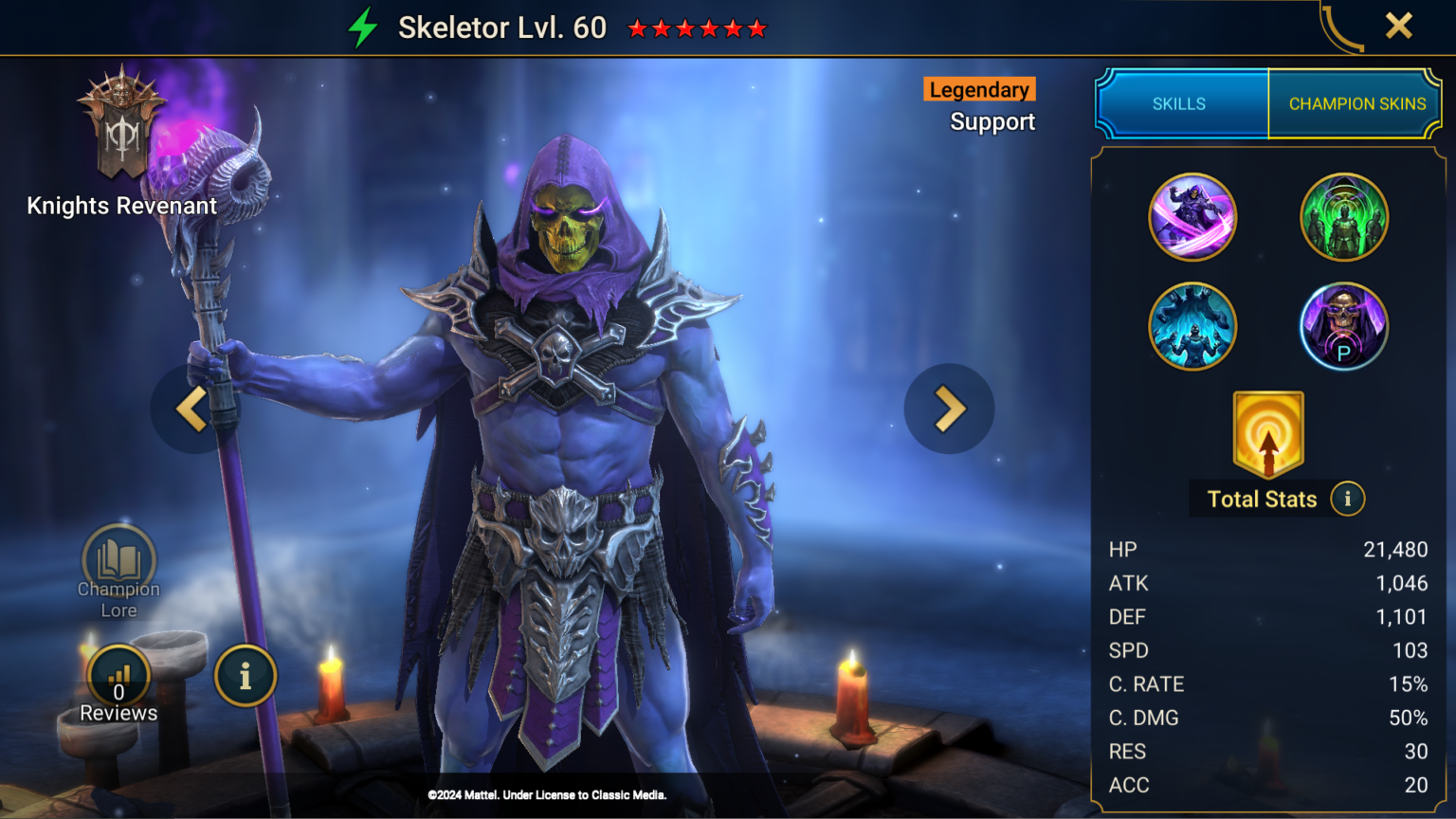Image resolution: width=1456 pixels, height=819 pixels.
Task: Browse to the next champion with right arrow
Action: pyautogui.click(x=949, y=409)
